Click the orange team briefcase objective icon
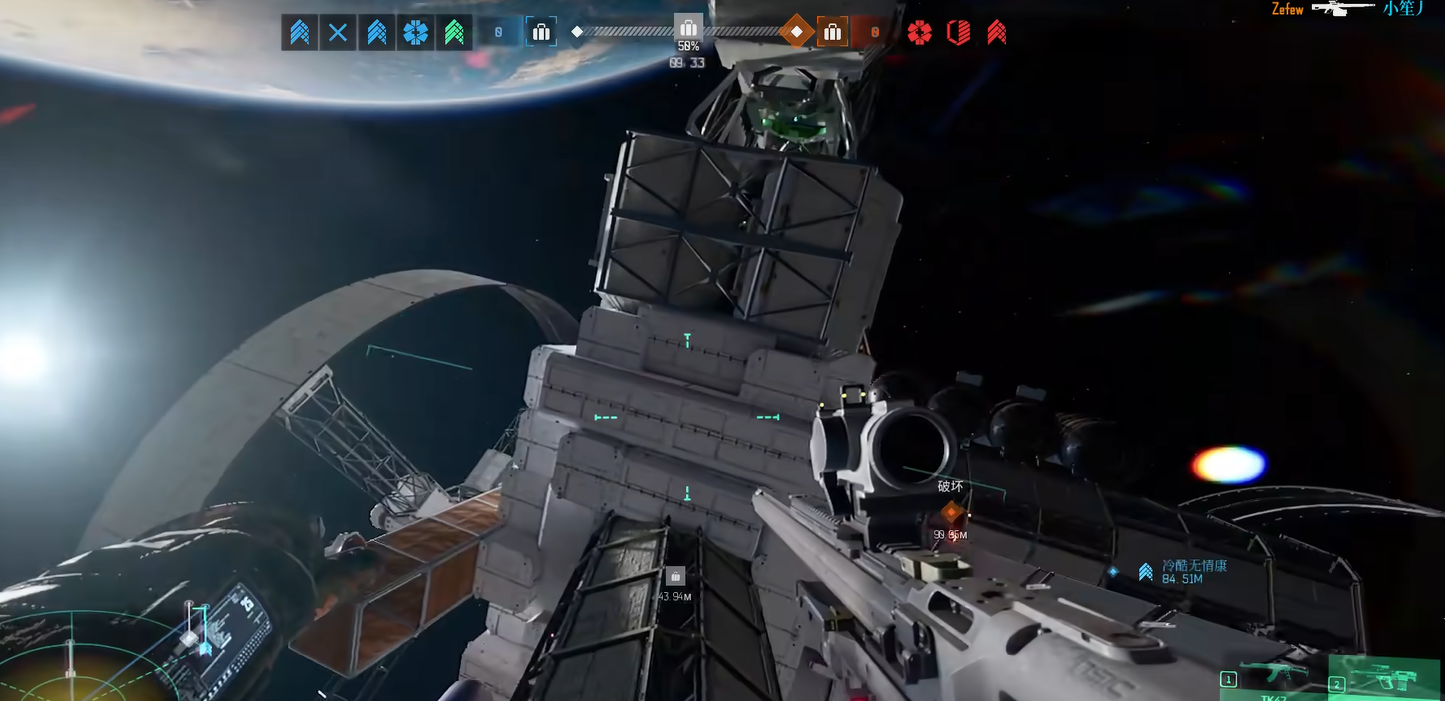The image size is (1445, 701). coord(832,32)
